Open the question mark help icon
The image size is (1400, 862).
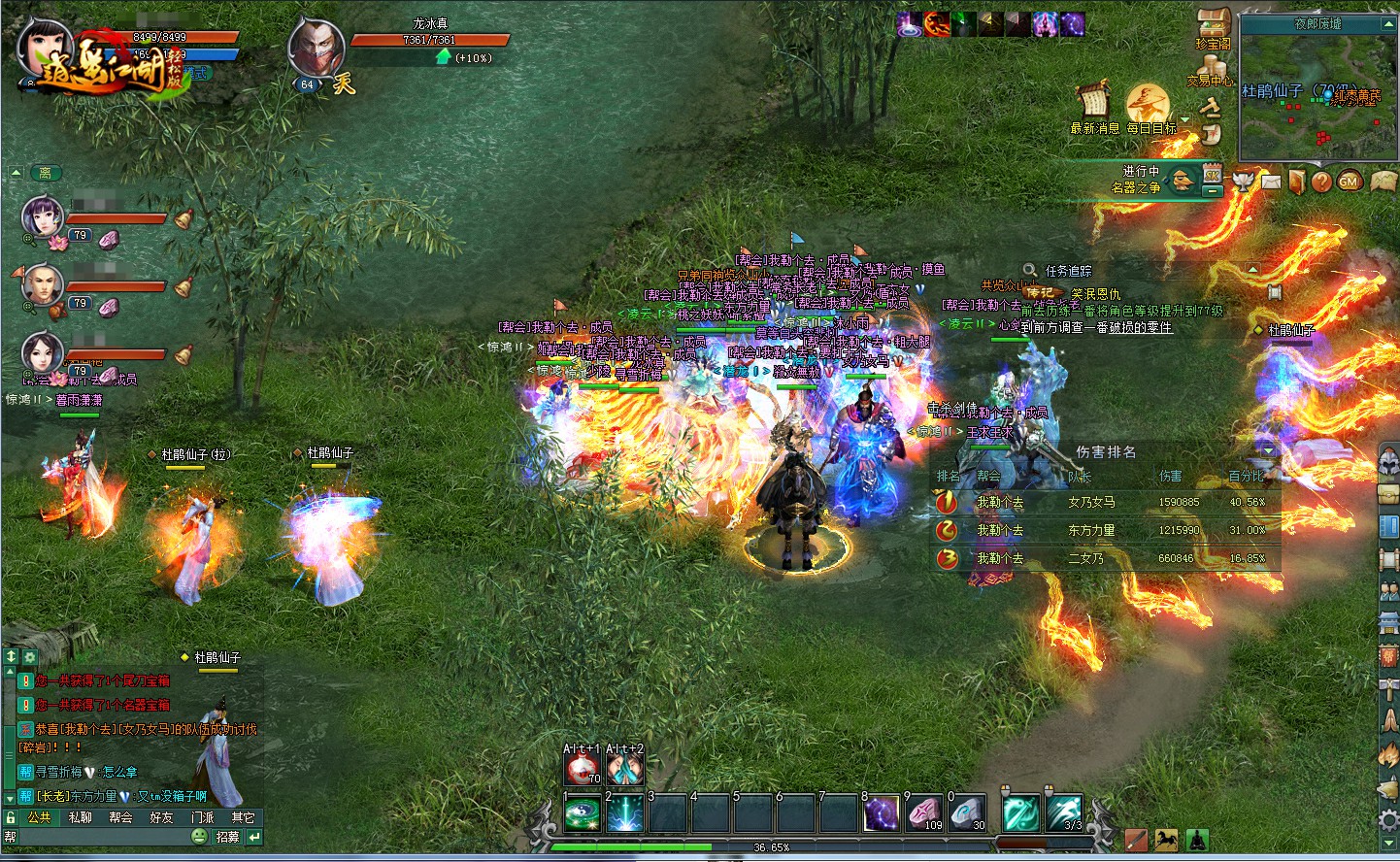[1321, 181]
